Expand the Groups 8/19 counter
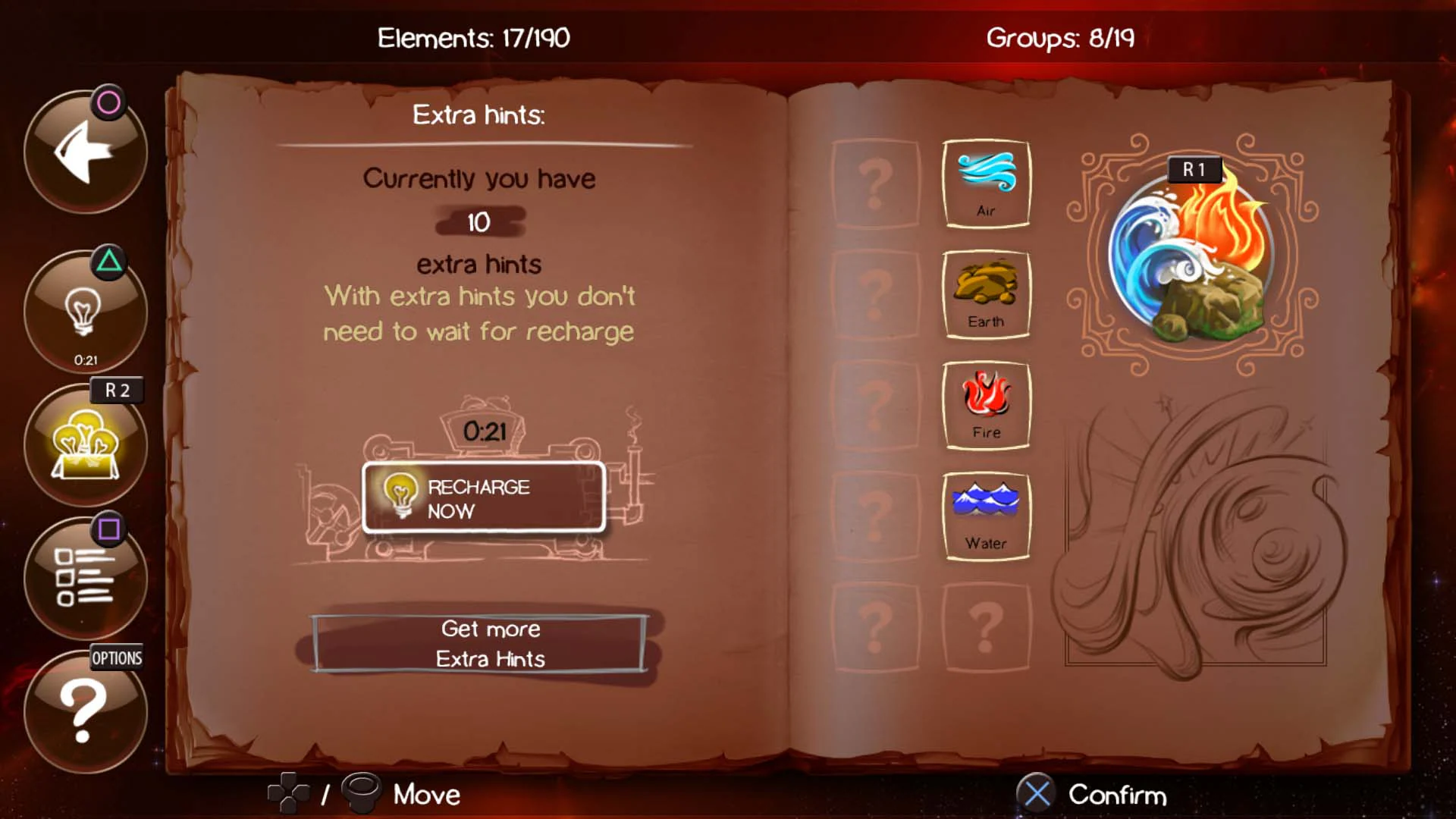This screenshot has height=819, width=1456. tap(1059, 38)
